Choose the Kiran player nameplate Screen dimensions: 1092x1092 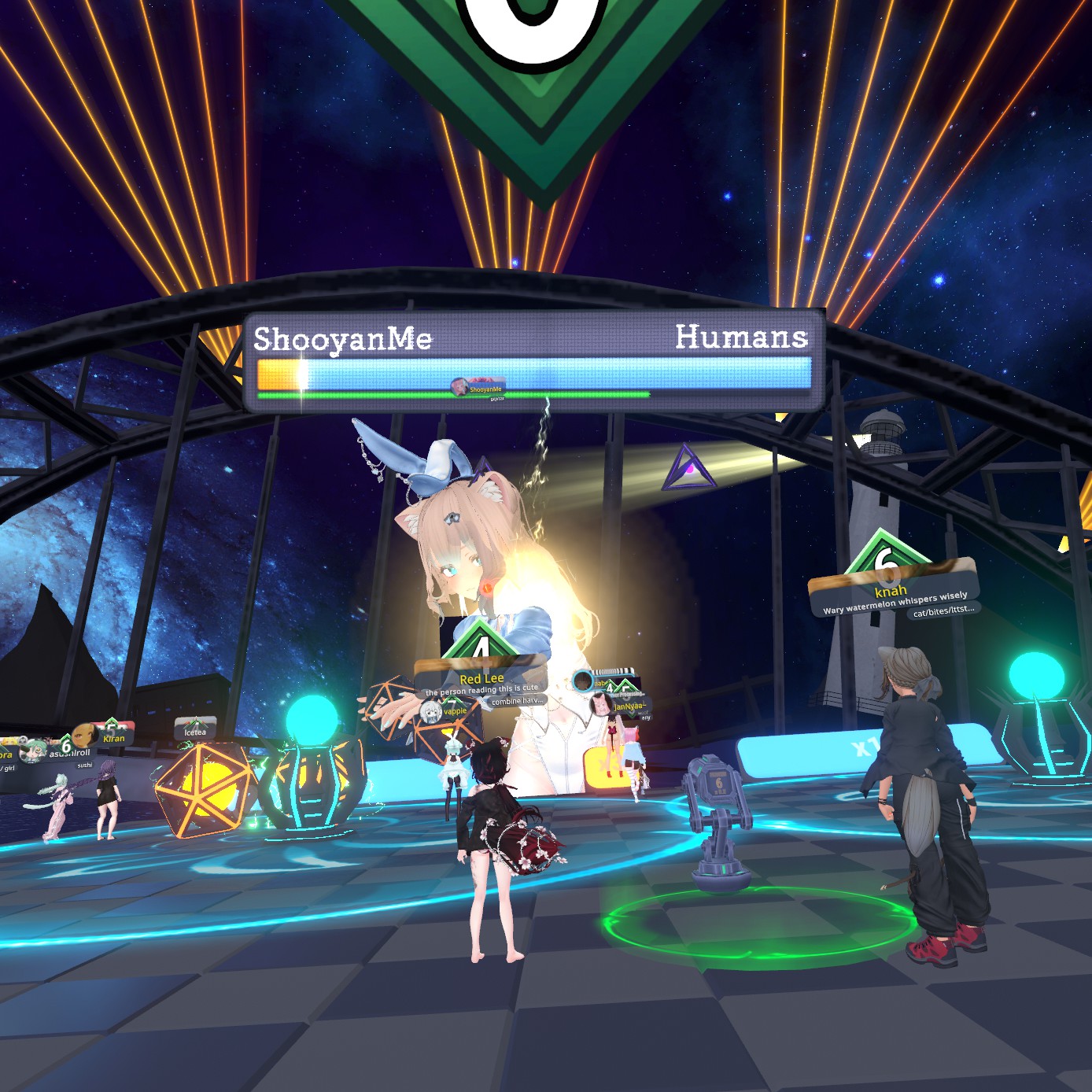(114, 738)
